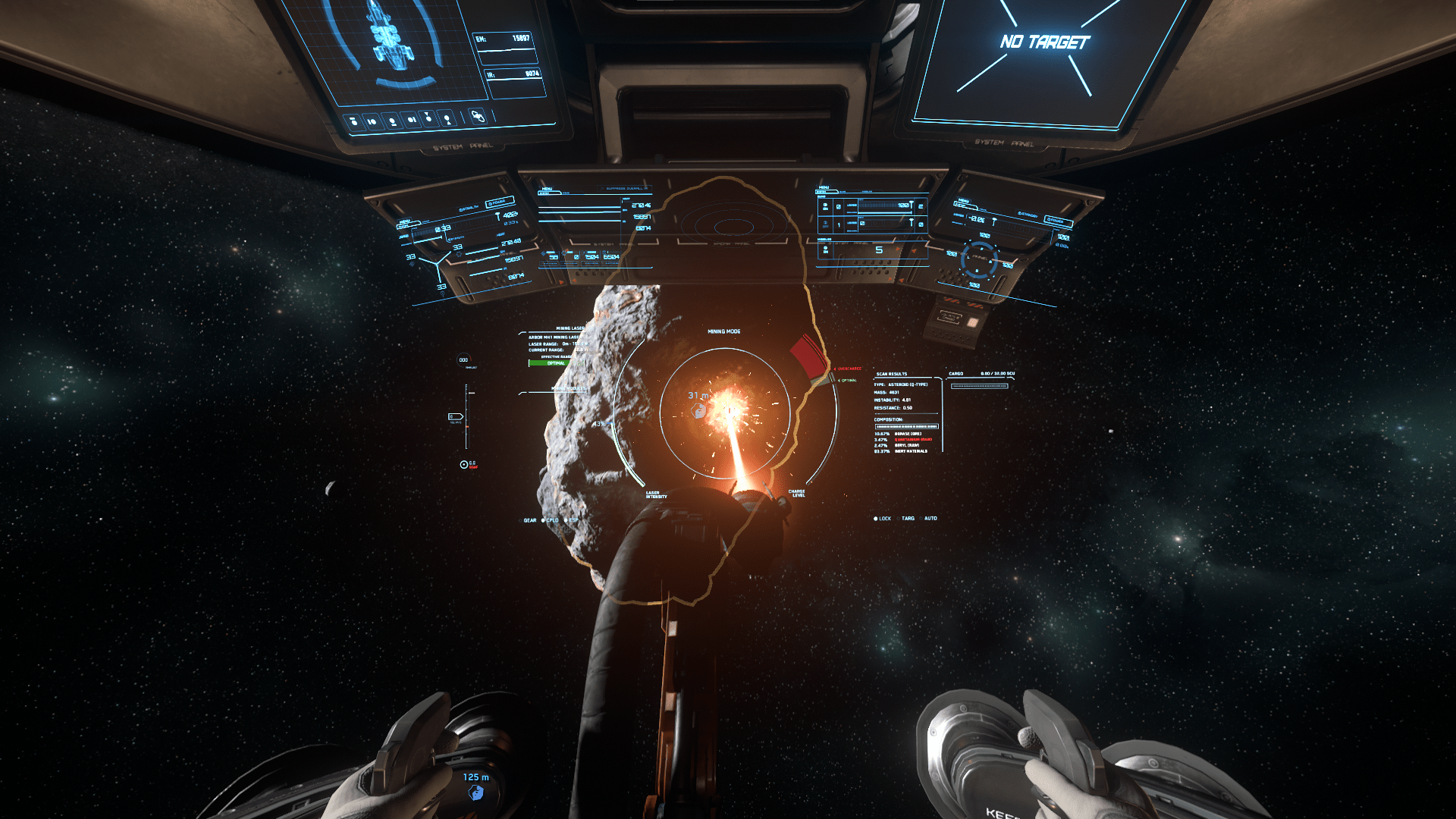This screenshot has width=1456, height=819.
Task: Click the orbiting planet icon on system panel
Action: pyautogui.click(x=477, y=116)
